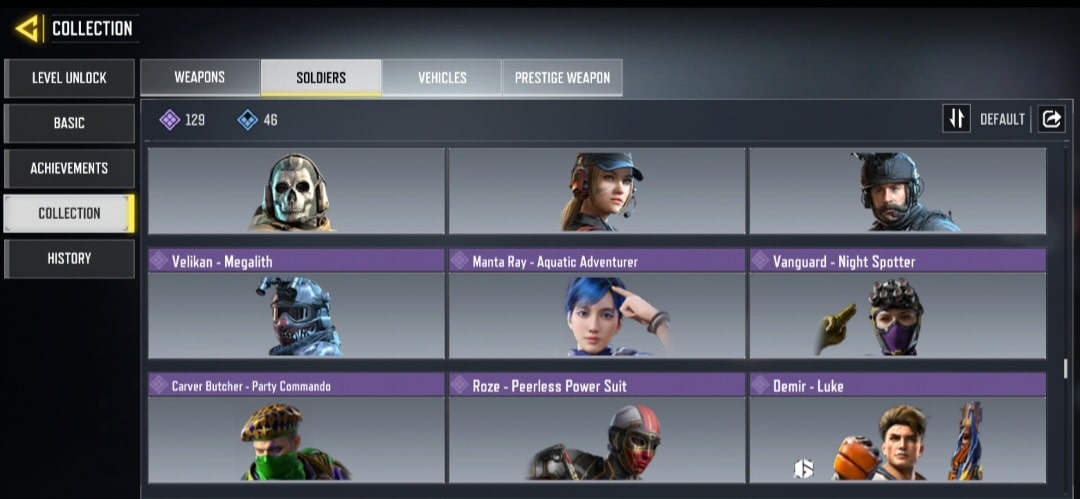Select the skull-masked soldier card
This screenshot has height=499, width=1080.
click(x=296, y=191)
